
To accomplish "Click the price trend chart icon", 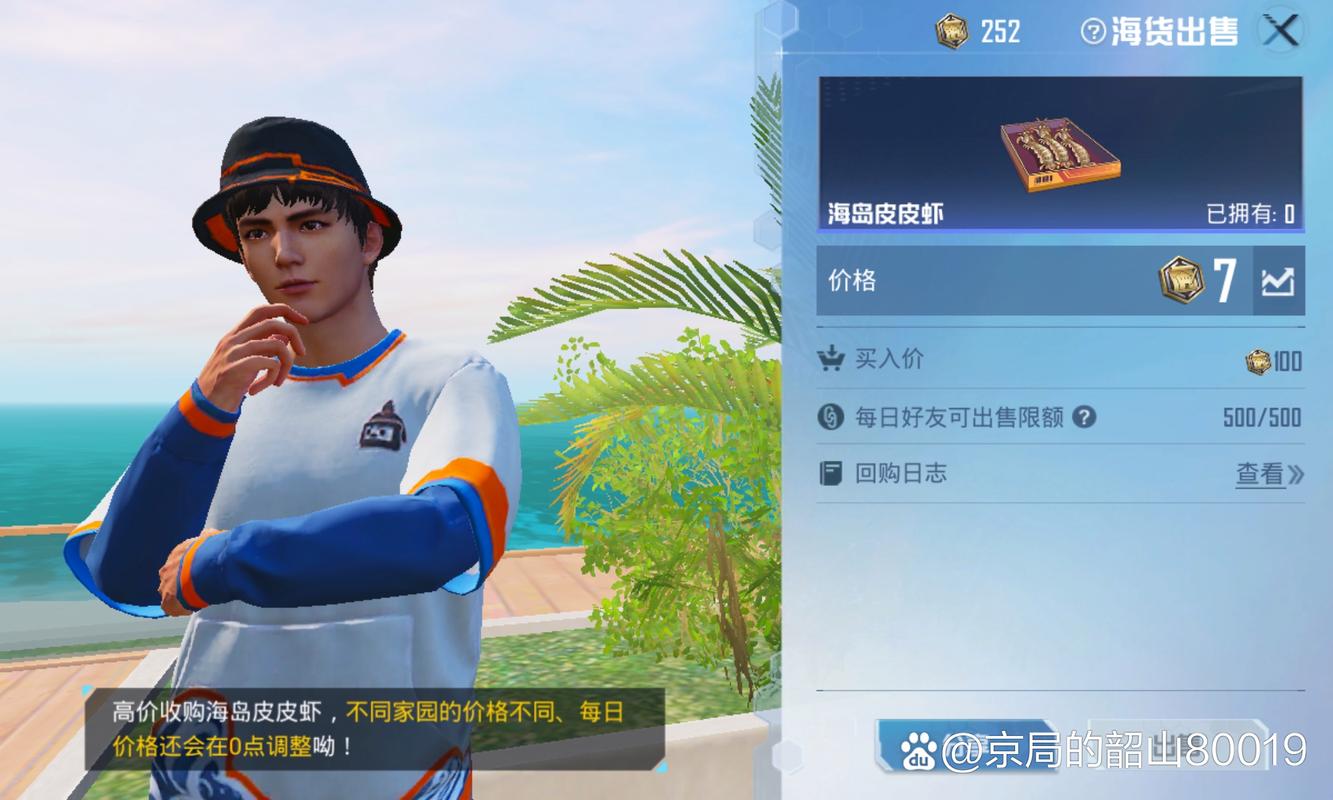I will point(1280,280).
